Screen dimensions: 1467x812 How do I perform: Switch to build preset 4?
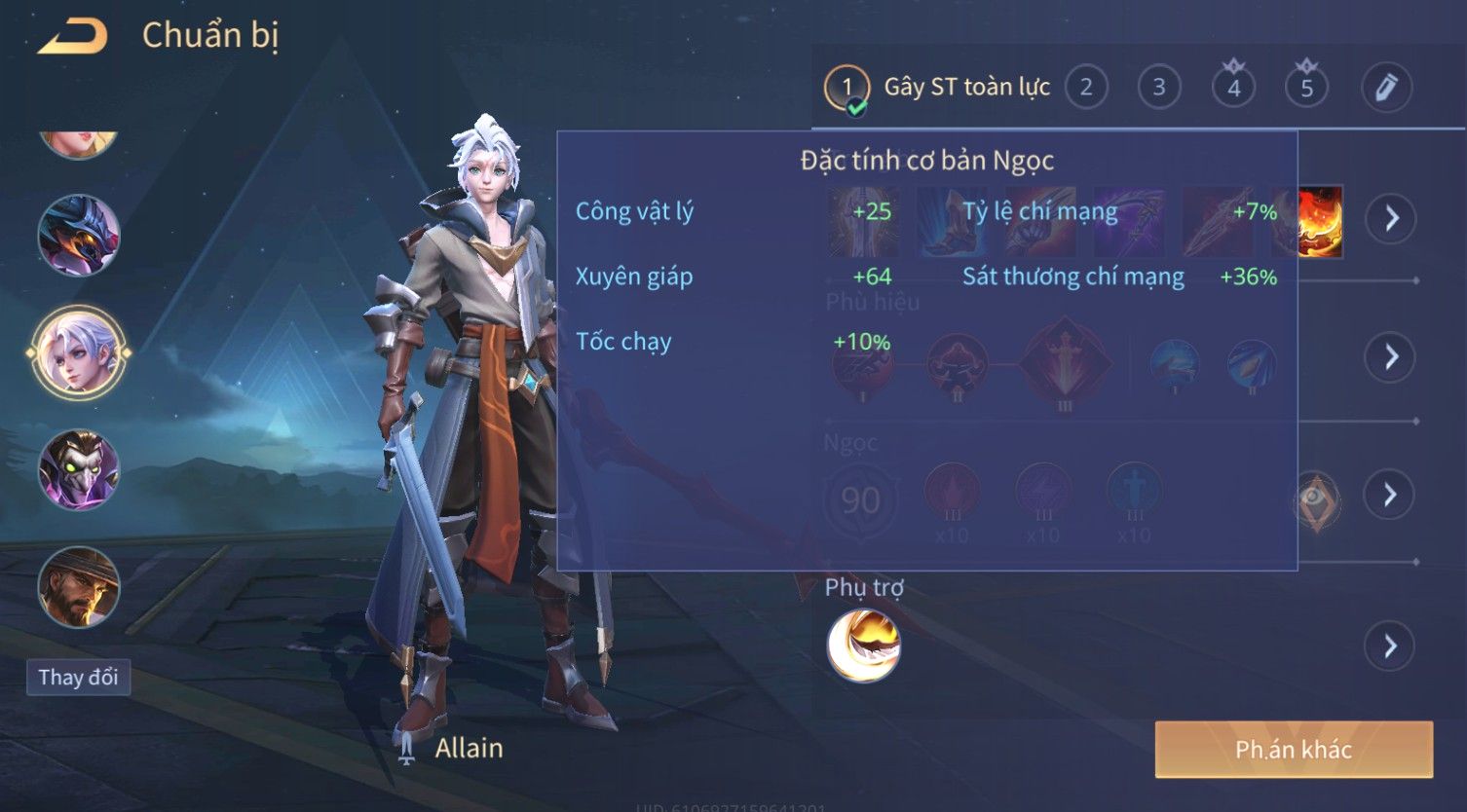(x=1233, y=88)
